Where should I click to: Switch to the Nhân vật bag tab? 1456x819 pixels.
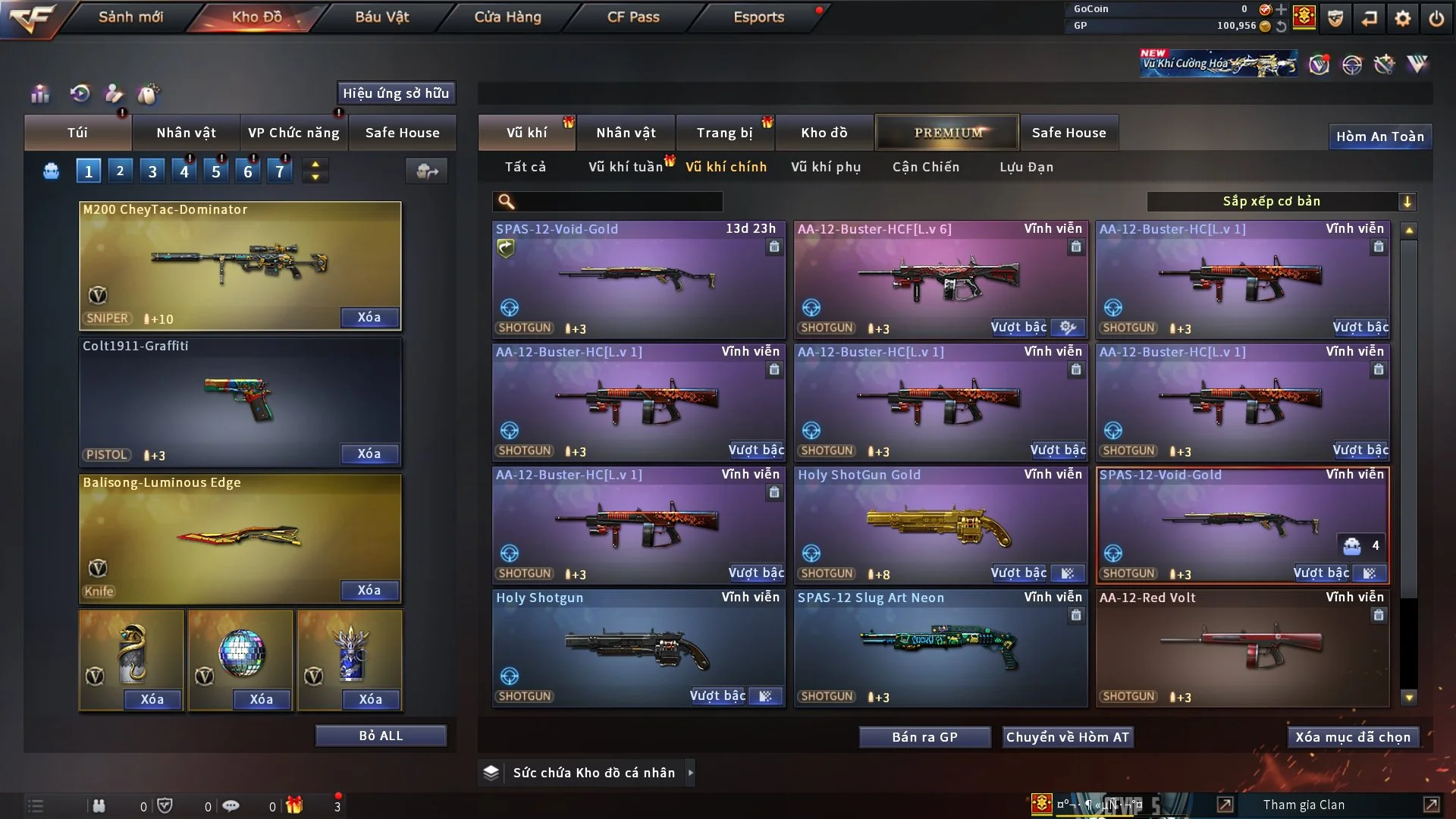coord(186,133)
